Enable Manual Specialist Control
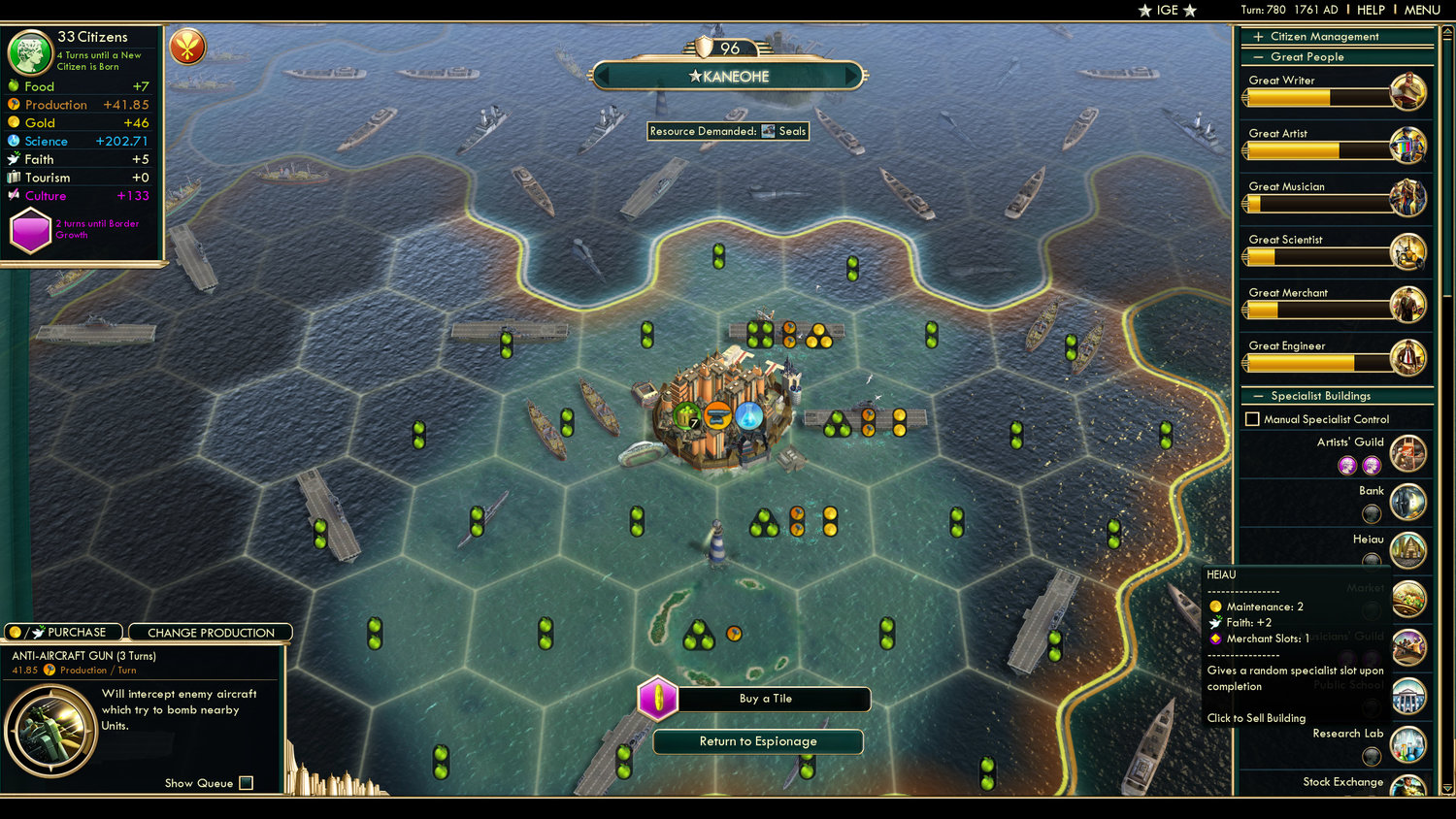Image resolution: width=1456 pixels, height=819 pixels. click(x=1252, y=418)
